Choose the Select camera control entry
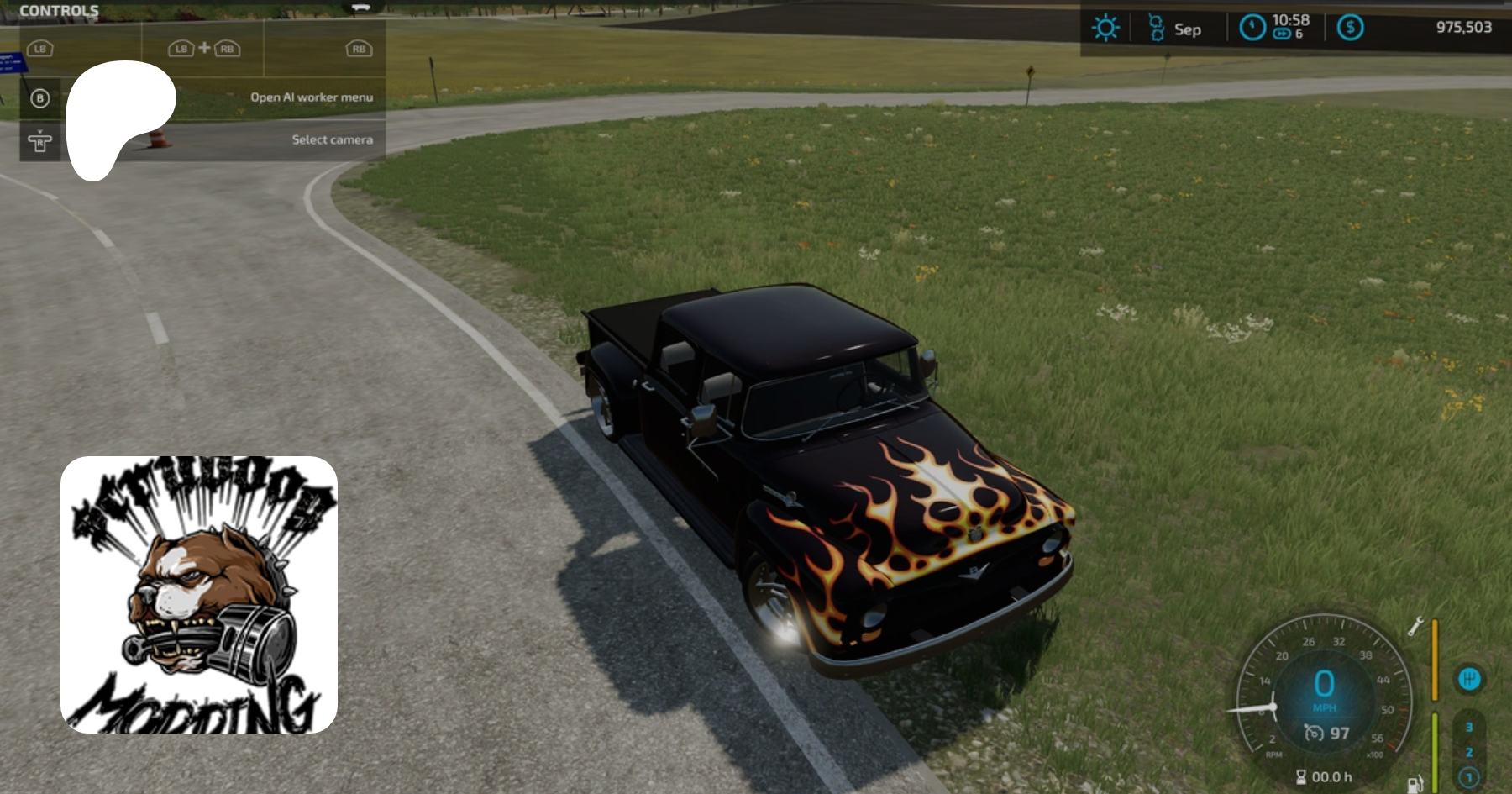This screenshot has height=794, width=1512. coord(332,139)
